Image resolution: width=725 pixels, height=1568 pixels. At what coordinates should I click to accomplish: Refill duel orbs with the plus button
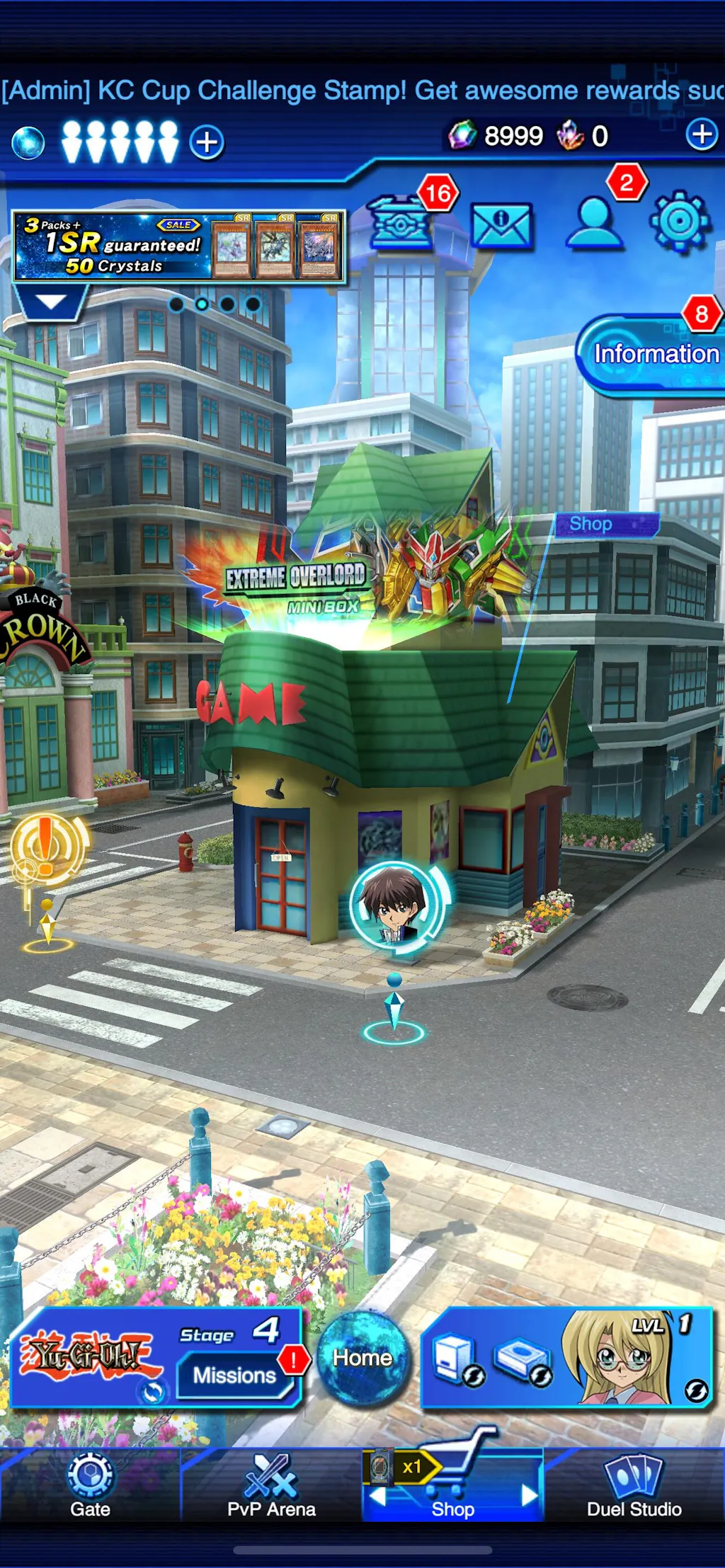tap(207, 142)
